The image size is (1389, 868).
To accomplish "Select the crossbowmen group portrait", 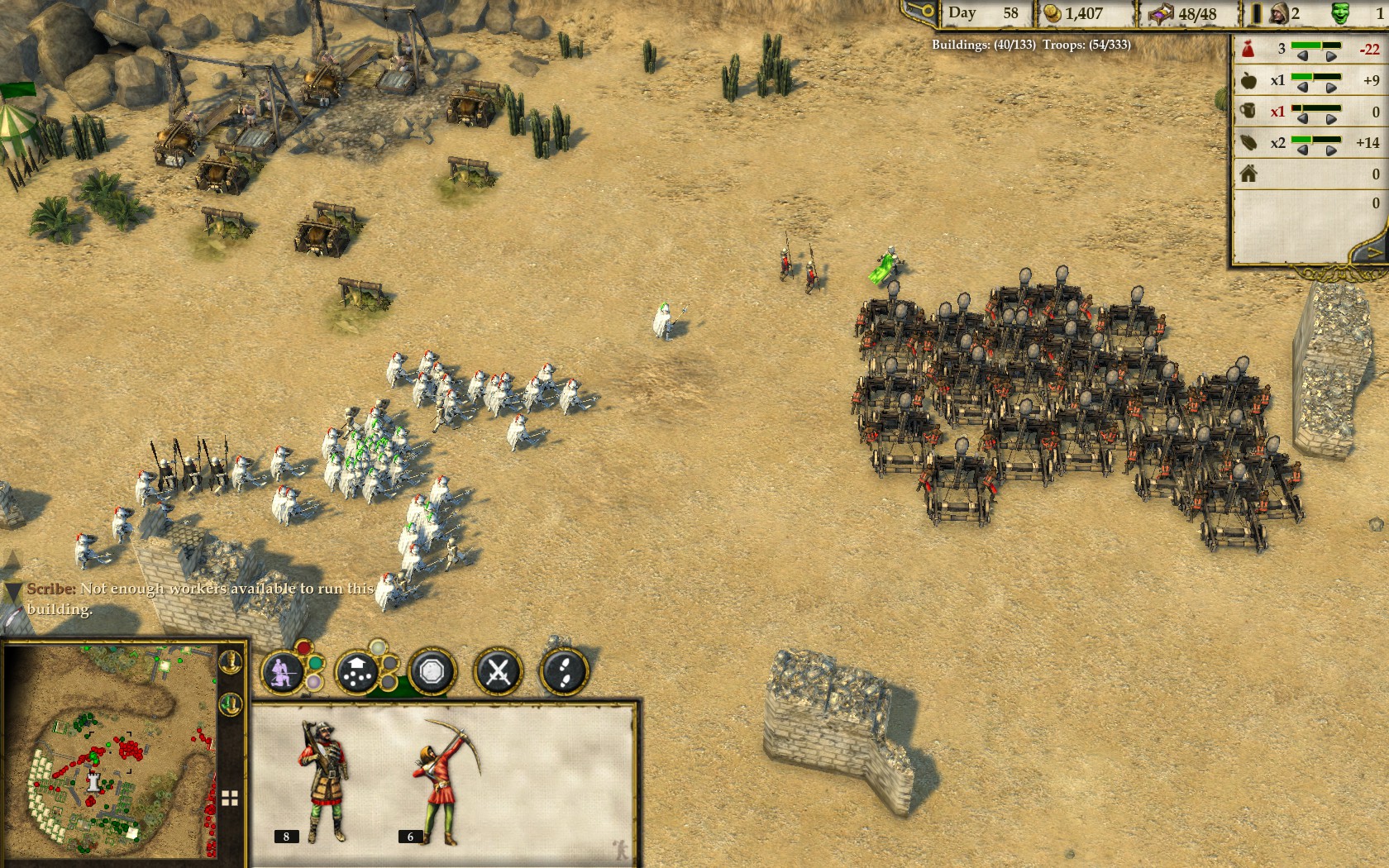I will 322,781.
